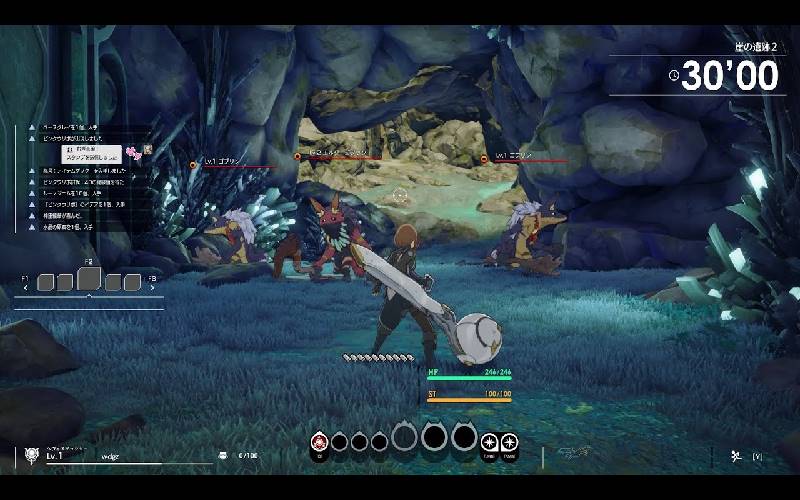Click the shortcut palette's left arrow
Screen dimensions: 800x500
[27, 289]
